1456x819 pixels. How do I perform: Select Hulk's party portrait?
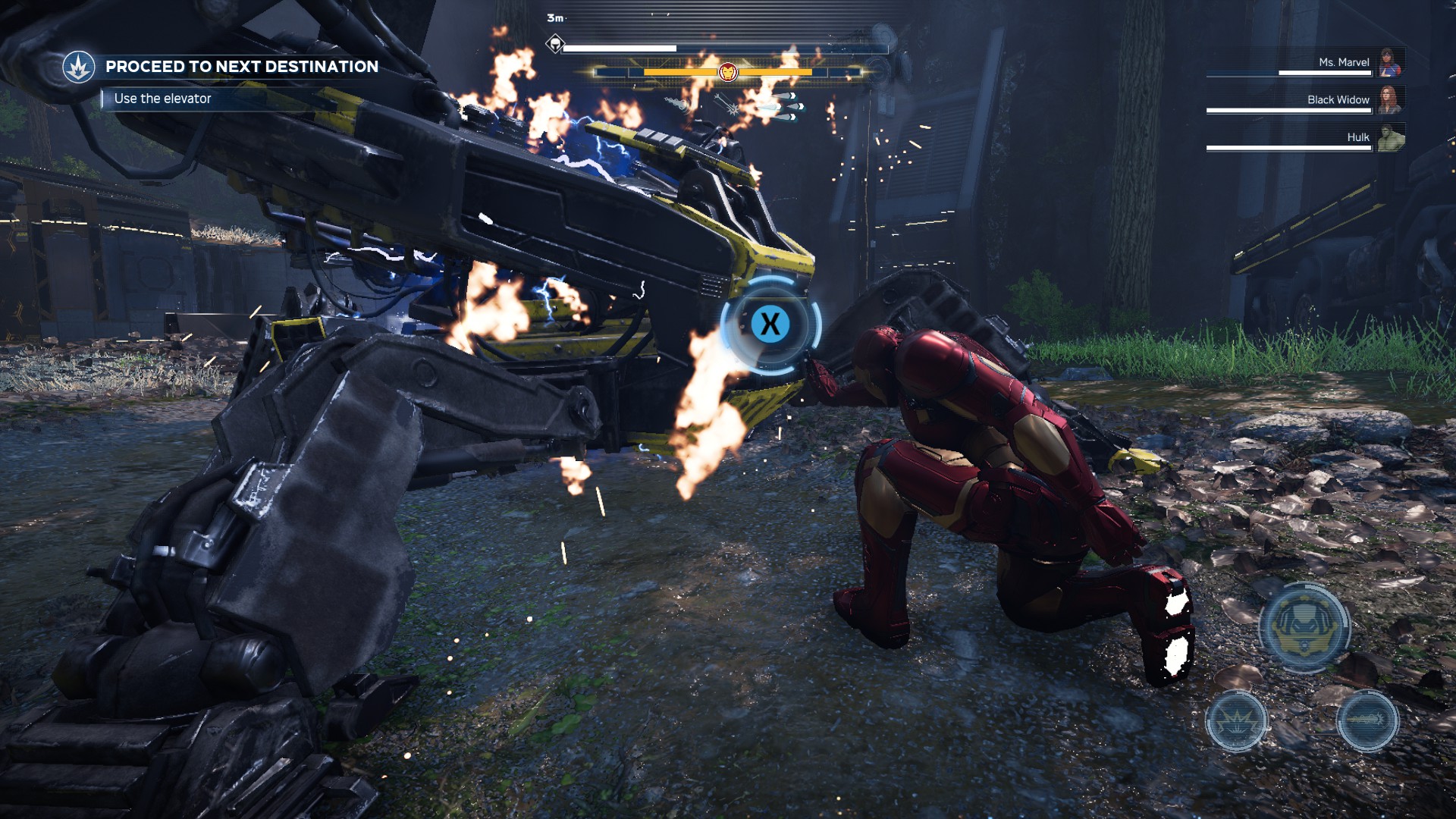pyautogui.click(x=1390, y=137)
